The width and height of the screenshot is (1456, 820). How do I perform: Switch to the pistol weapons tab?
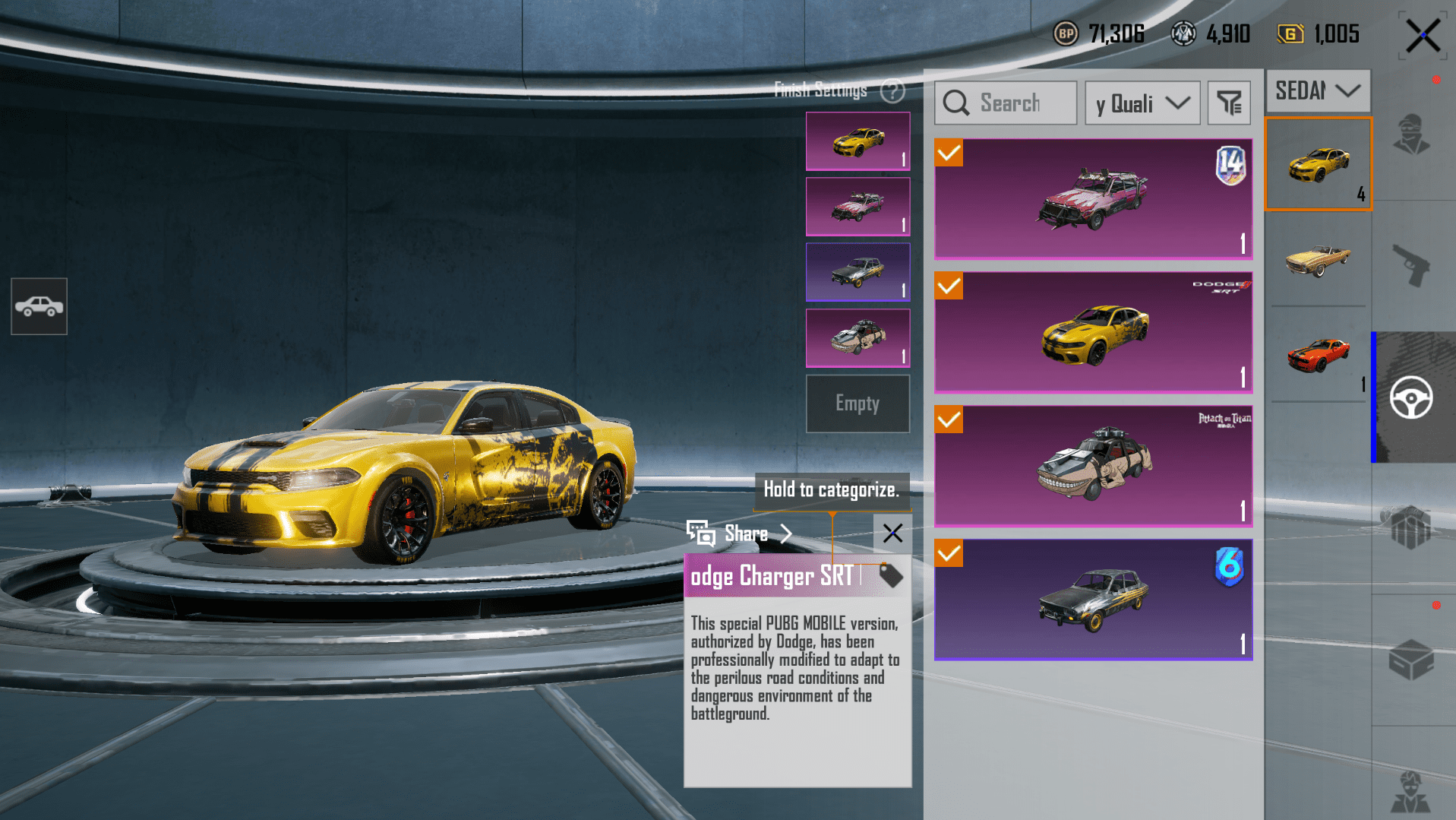[1411, 265]
